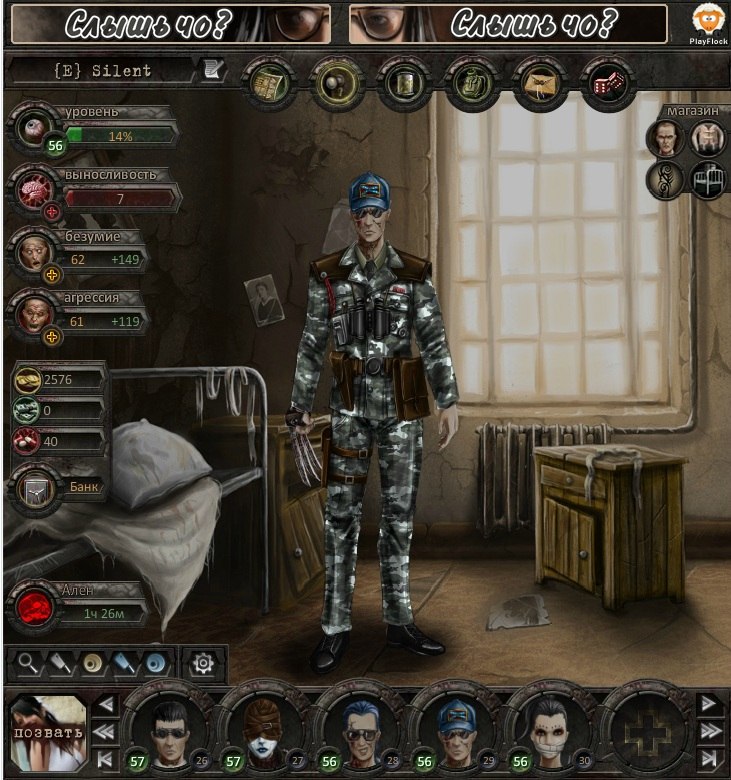Click the magnifying glass search icon

pos(26,662)
